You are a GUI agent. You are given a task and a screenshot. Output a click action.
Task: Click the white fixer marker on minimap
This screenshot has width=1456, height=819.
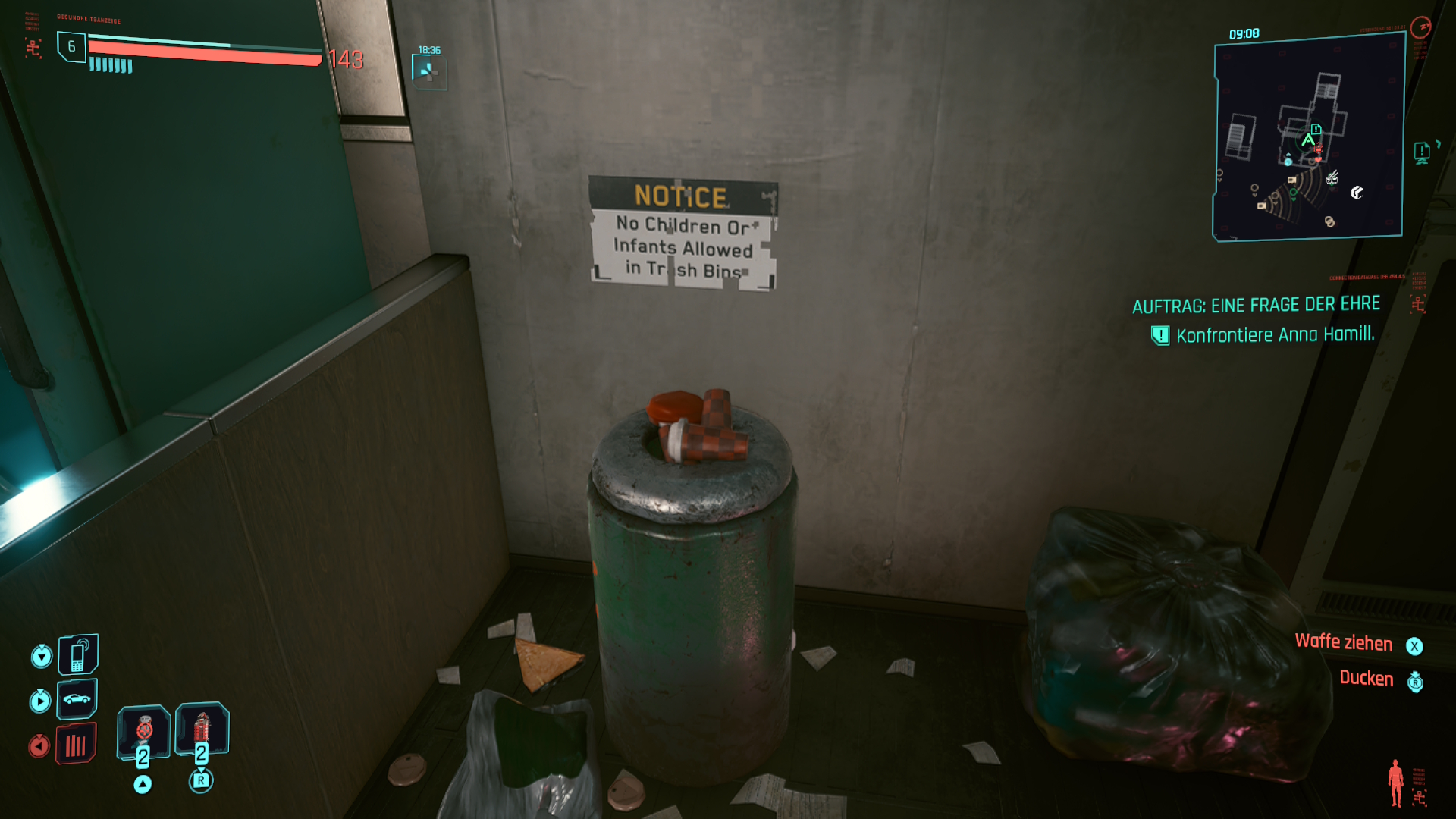tap(1357, 193)
